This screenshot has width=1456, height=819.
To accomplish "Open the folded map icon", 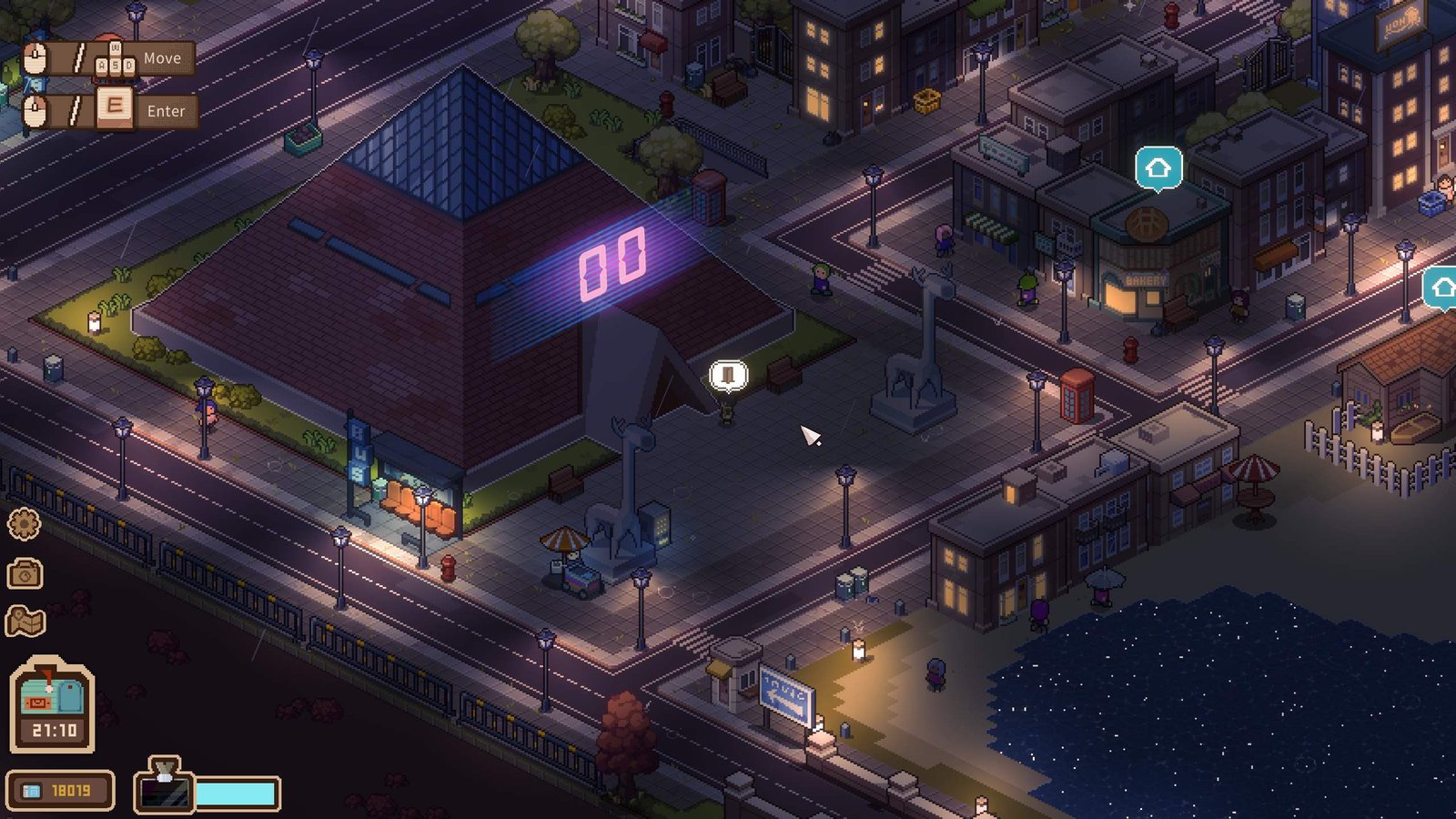I will pos(25,622).
